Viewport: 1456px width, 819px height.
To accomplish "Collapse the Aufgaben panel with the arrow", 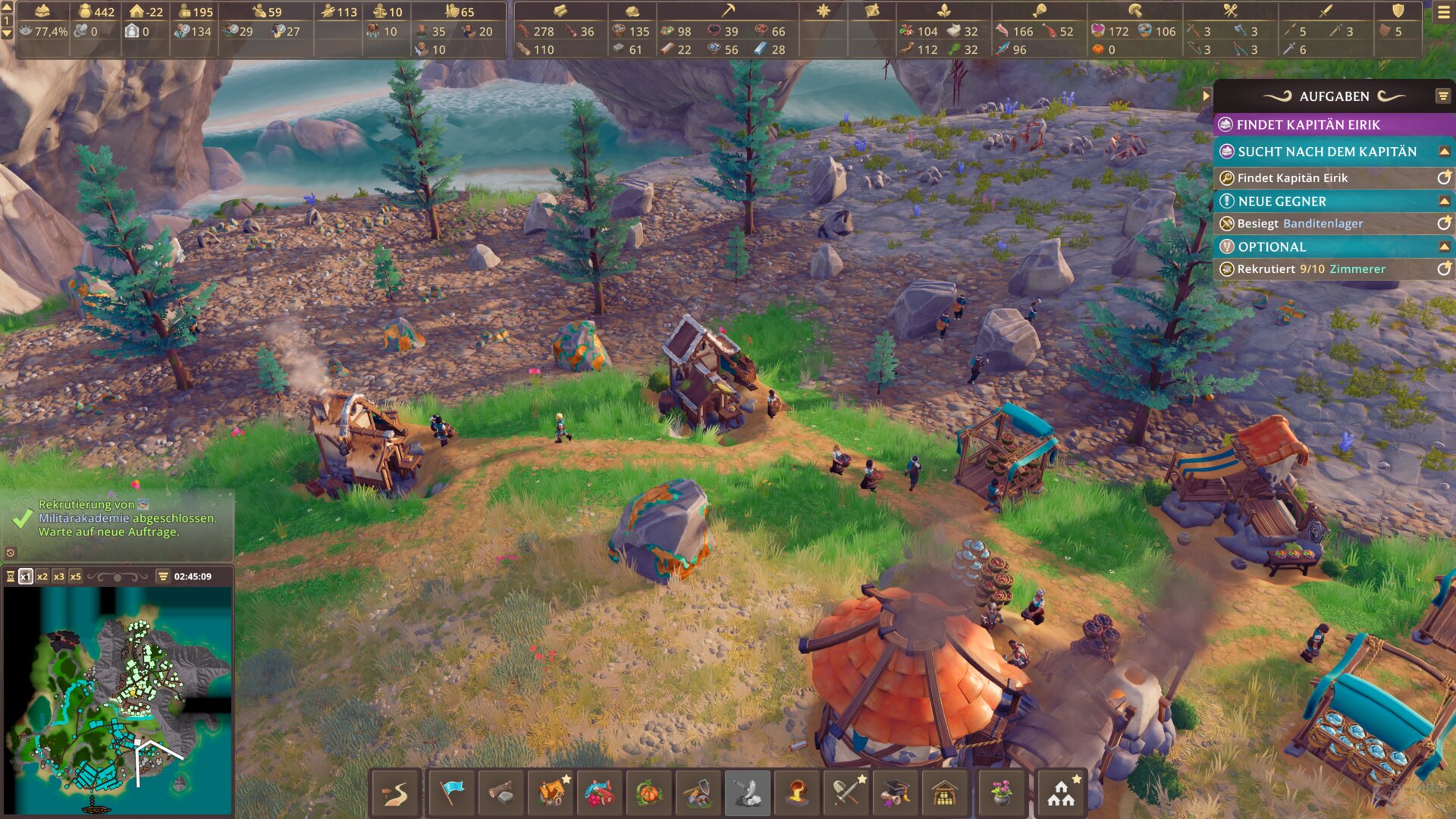I will [x=1206, y=96].
